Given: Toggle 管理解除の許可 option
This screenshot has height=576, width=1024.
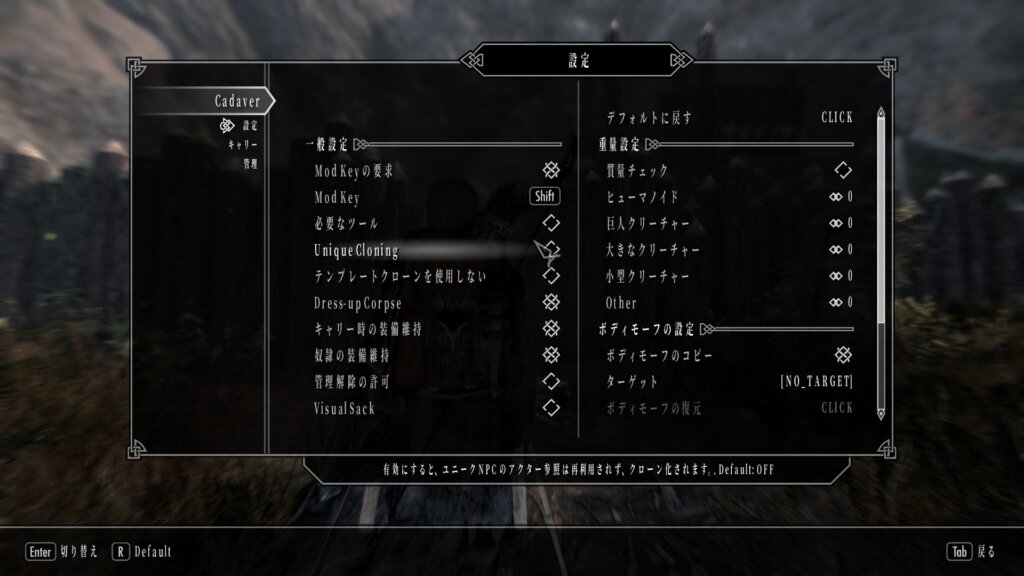Looking at the screenshot, I should (x=550, y=381).
